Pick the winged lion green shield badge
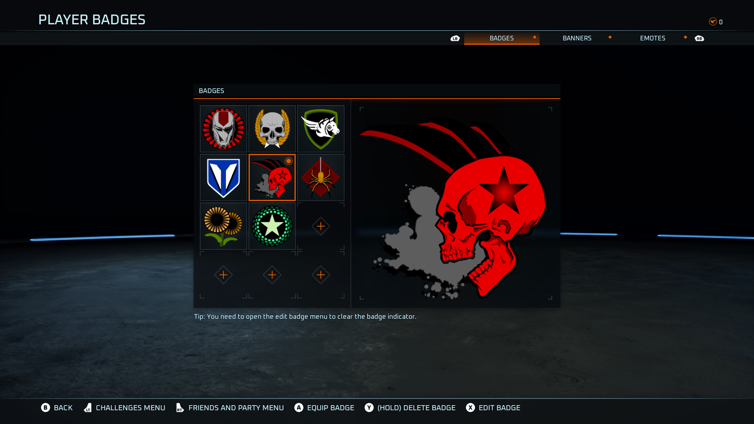 click(x=320, y=129)
